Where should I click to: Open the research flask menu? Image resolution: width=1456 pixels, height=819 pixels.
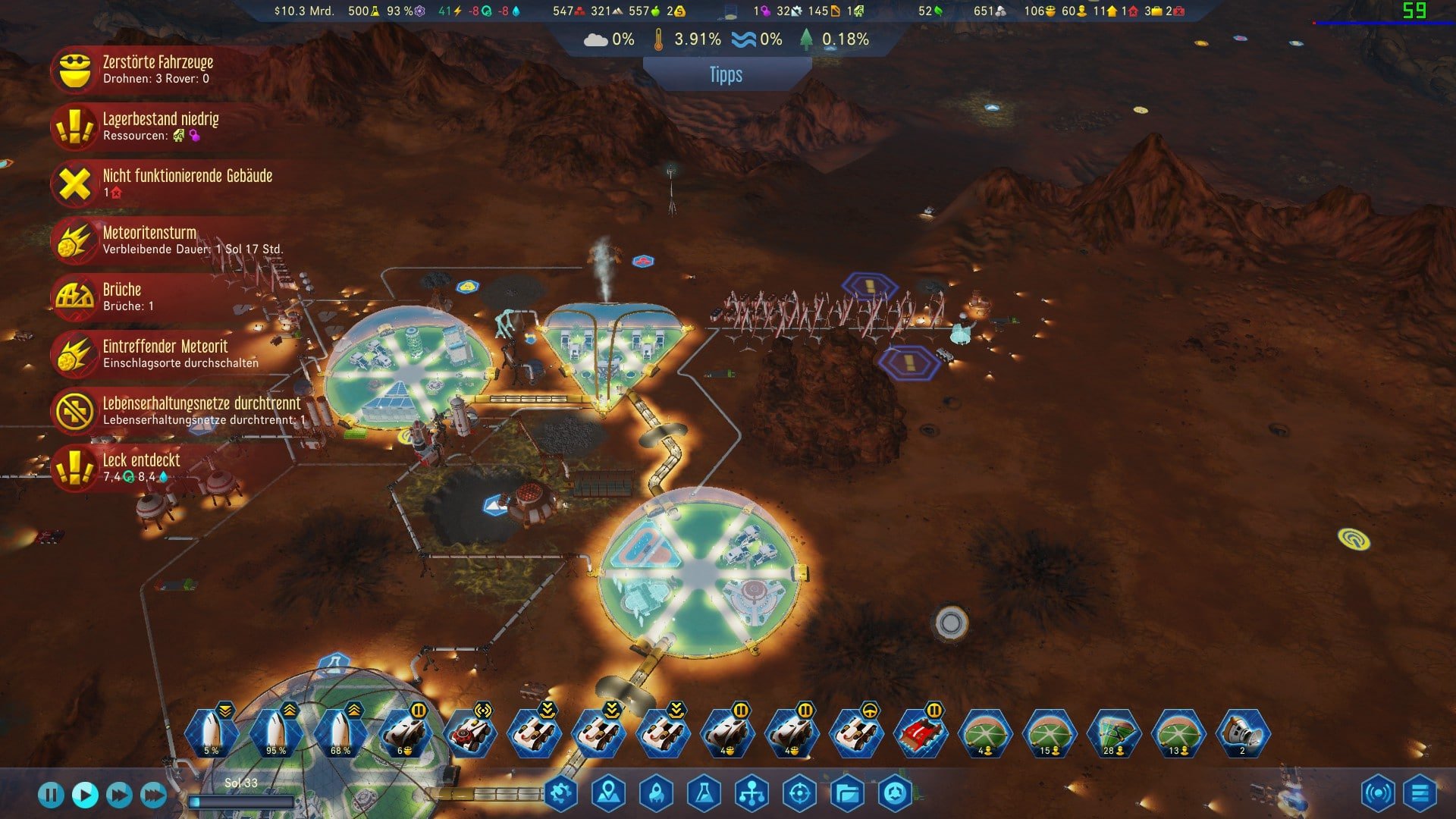(704, 794)
